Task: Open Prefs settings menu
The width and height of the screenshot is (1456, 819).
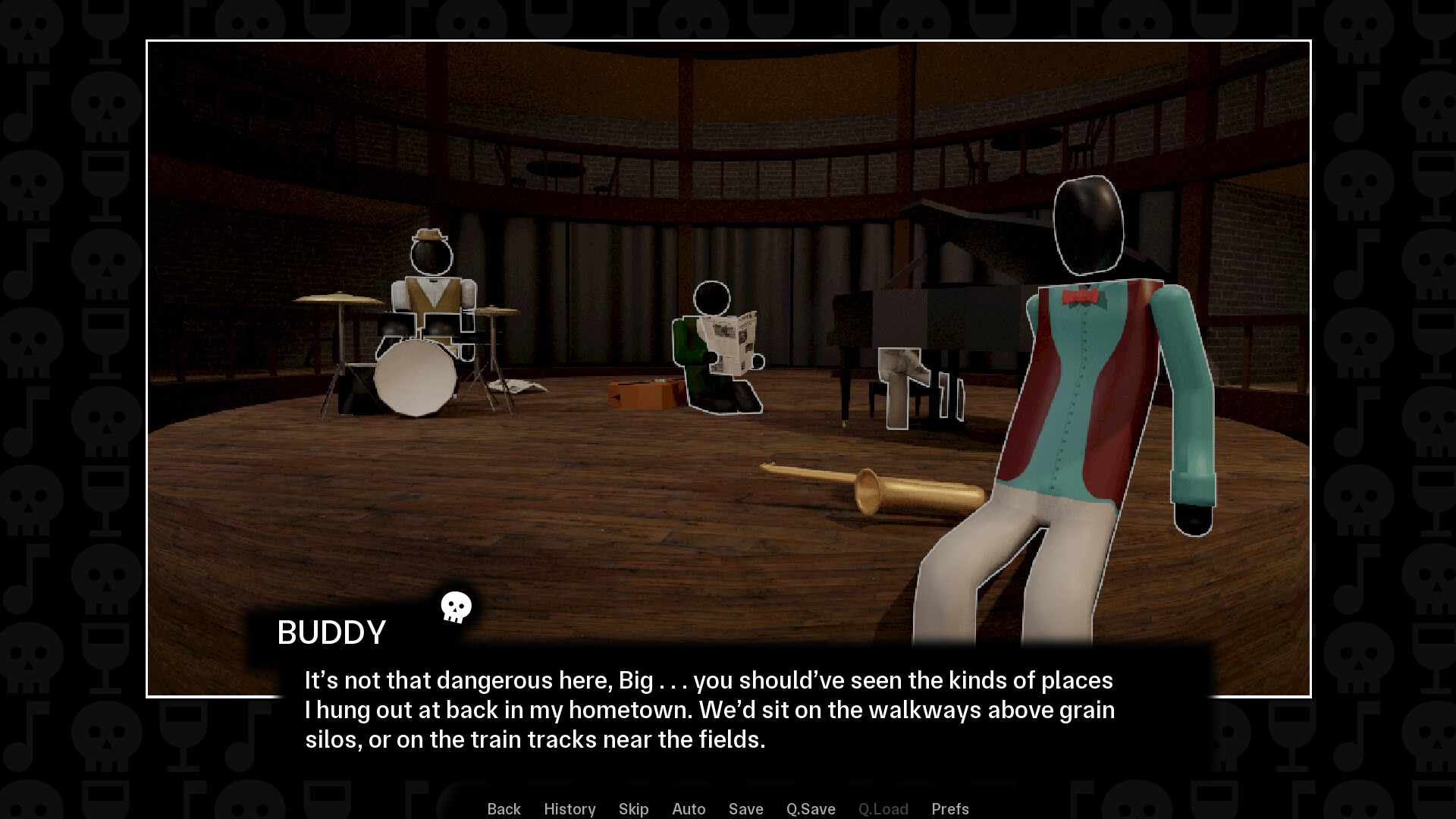Action: pos(949,808)
